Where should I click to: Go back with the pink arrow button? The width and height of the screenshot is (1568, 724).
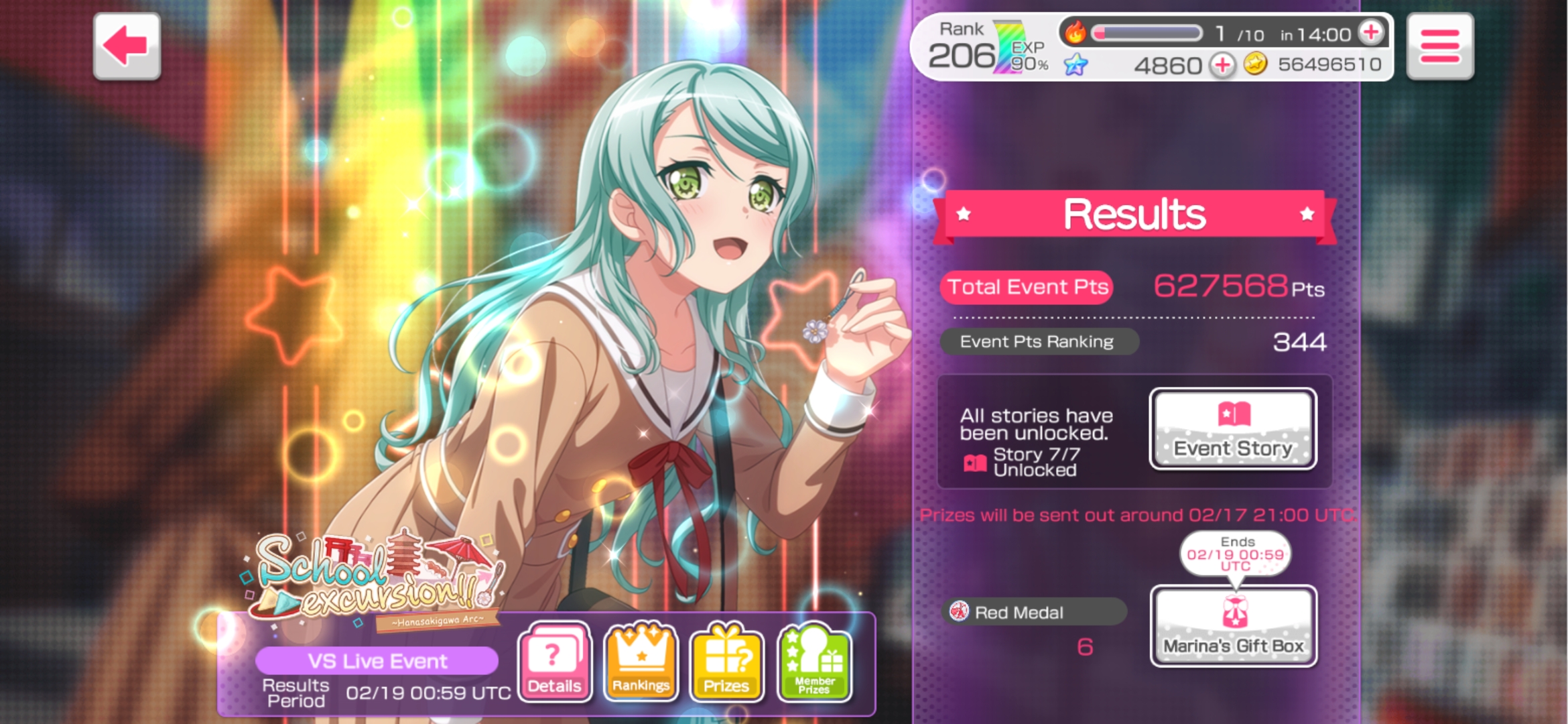click(x=127, y=46)
